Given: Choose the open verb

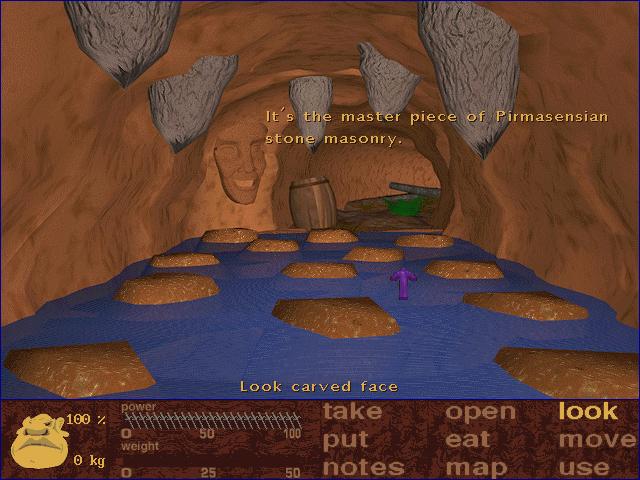Looking at the screenshot, I should [480, 412].
